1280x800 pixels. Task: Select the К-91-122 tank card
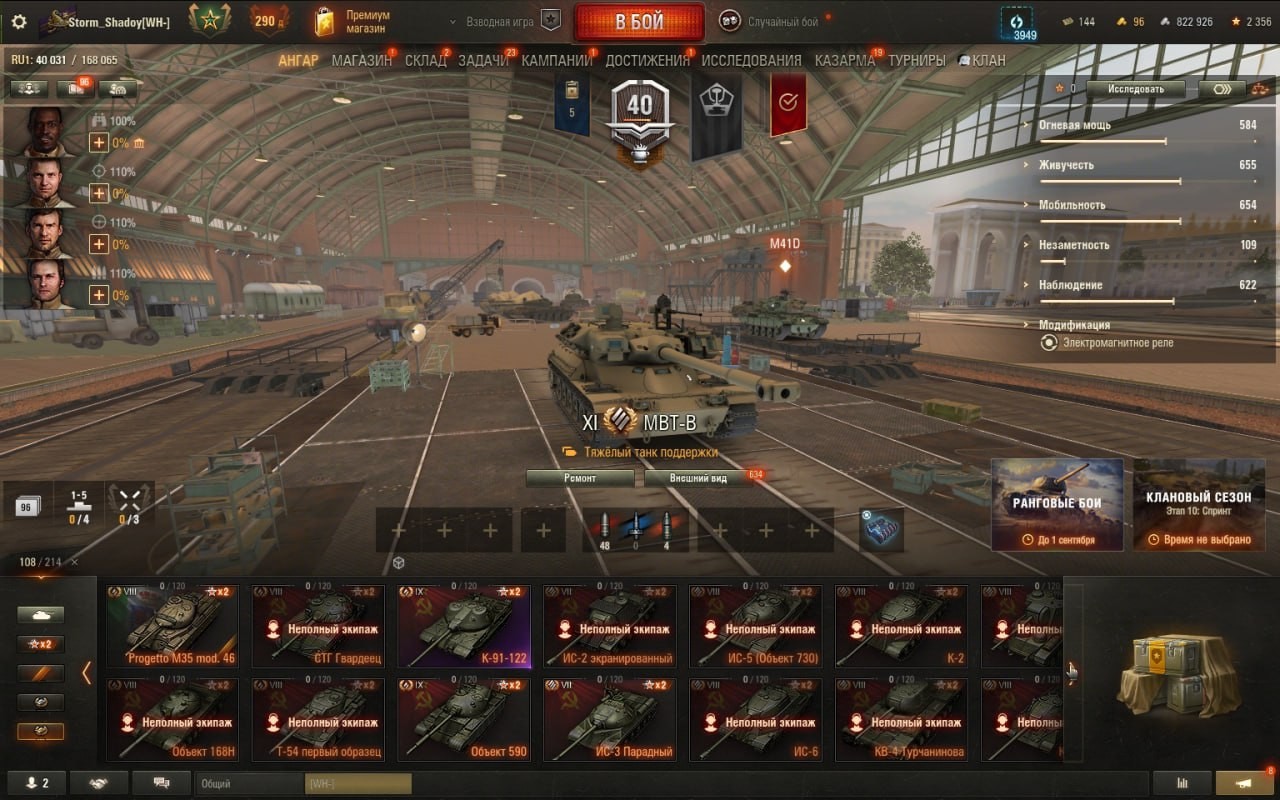pos(463,626)
